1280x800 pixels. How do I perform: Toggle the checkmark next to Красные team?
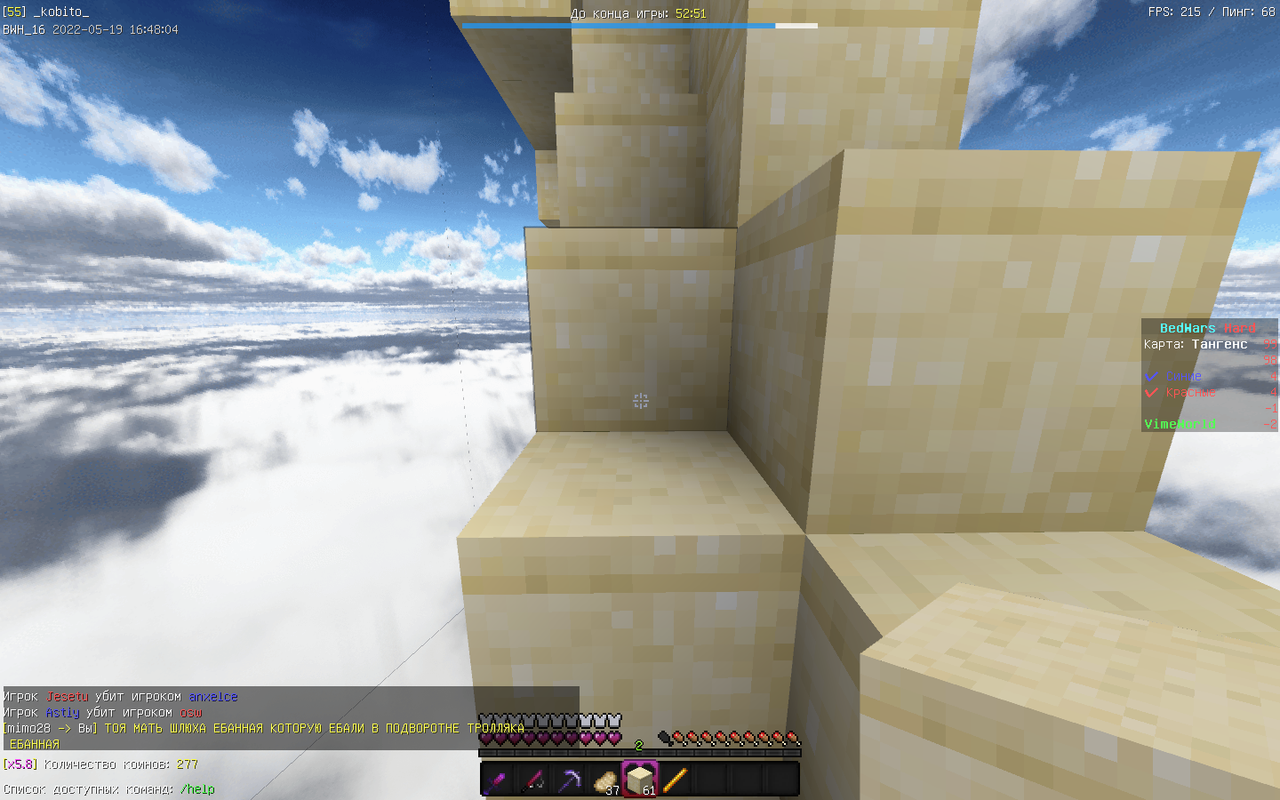click(x=1150, y=392)
